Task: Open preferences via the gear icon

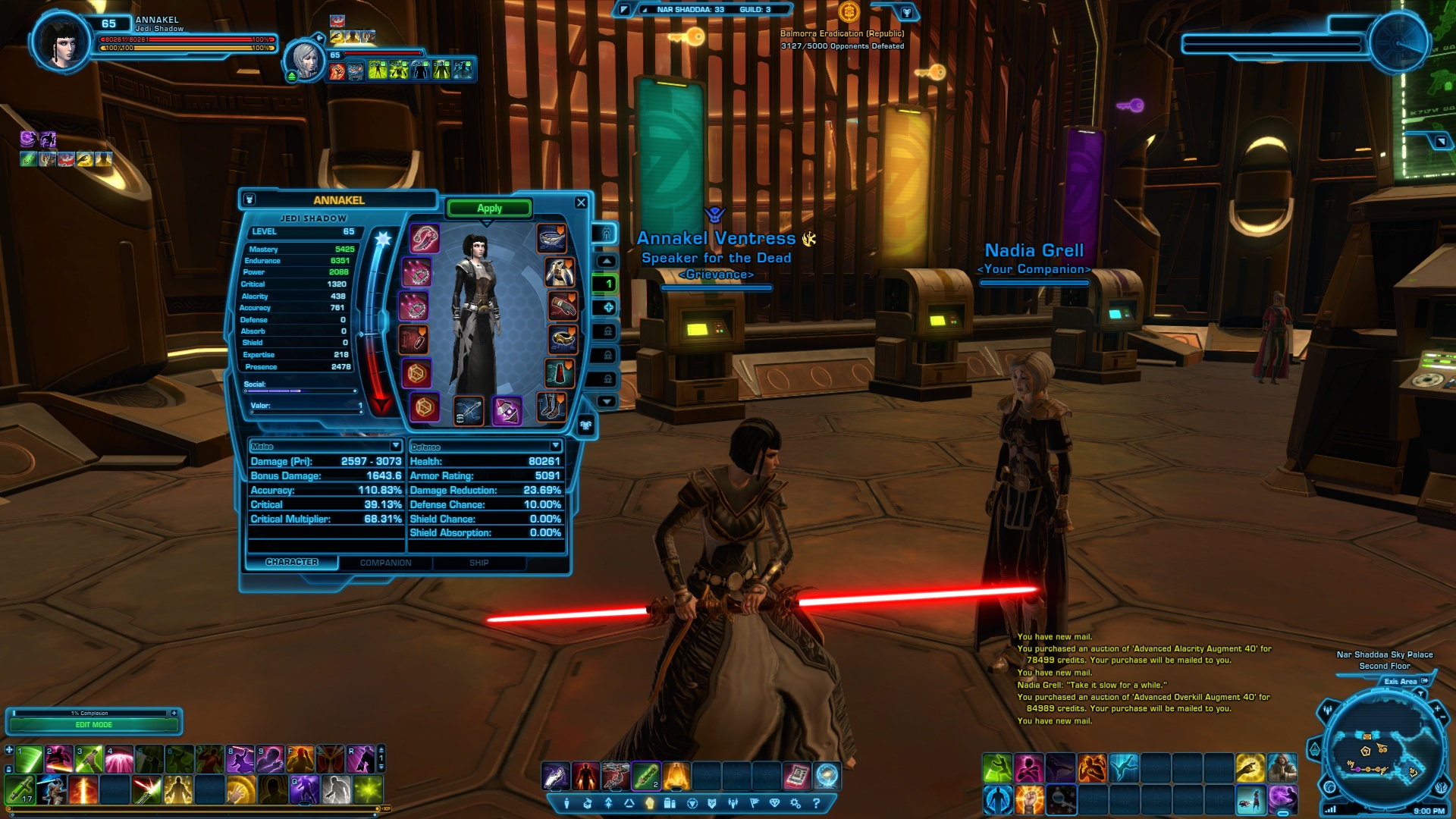Action: pyautogui.click(x=795, y=803)
